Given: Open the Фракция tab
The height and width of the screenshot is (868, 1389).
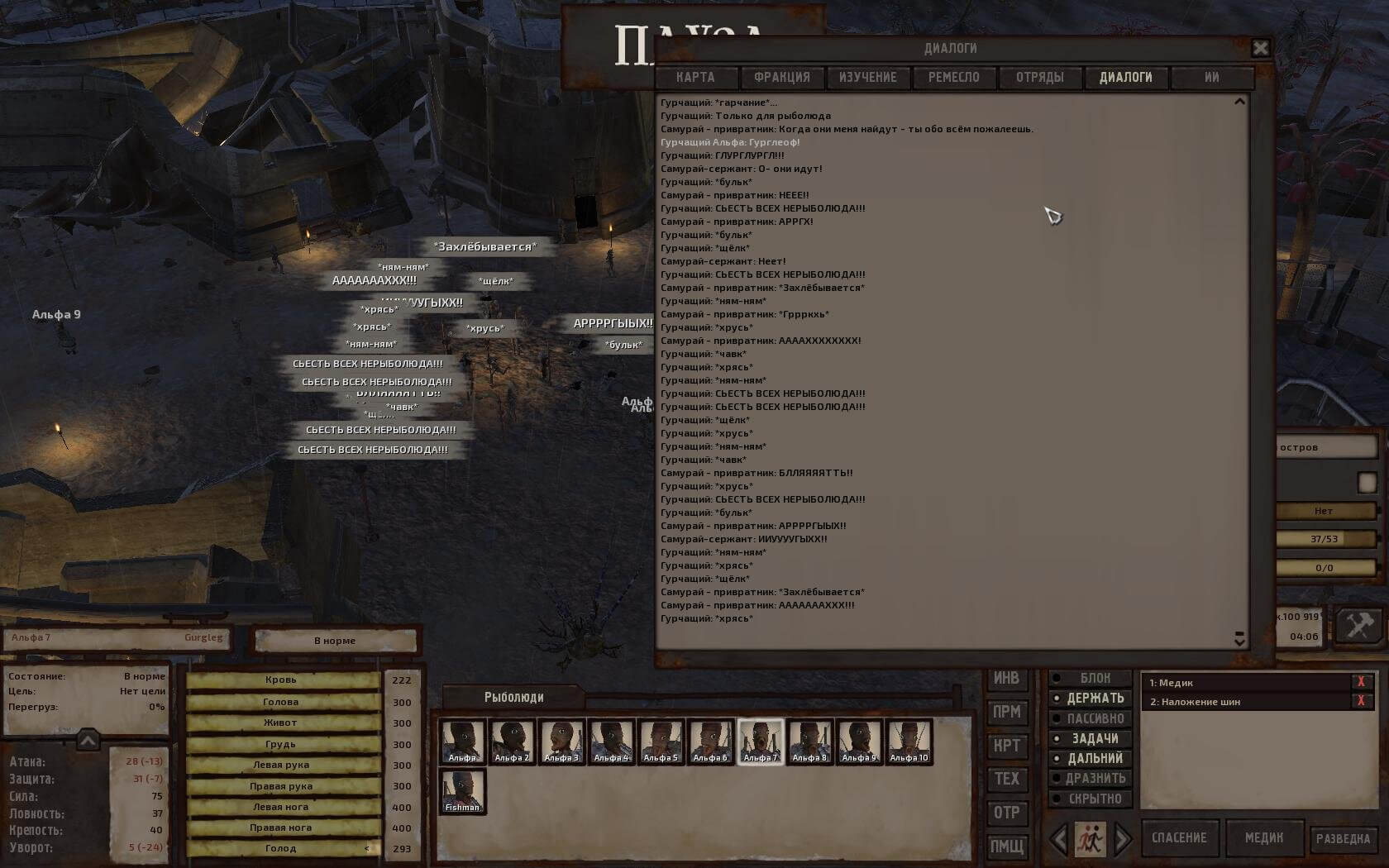Looking at the screenshot, I should [781, 78].
